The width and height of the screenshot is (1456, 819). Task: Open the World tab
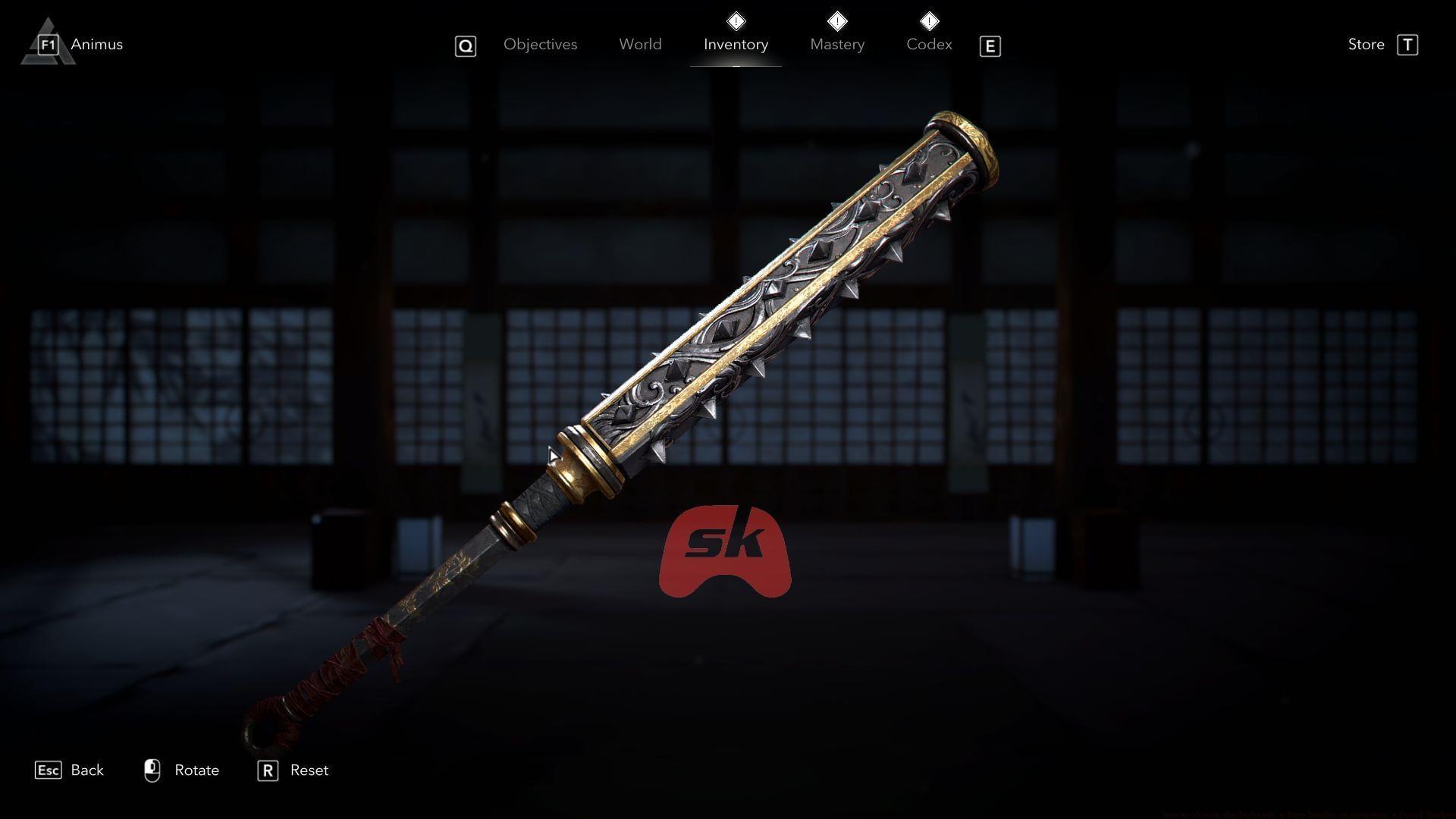coord(640,45)
